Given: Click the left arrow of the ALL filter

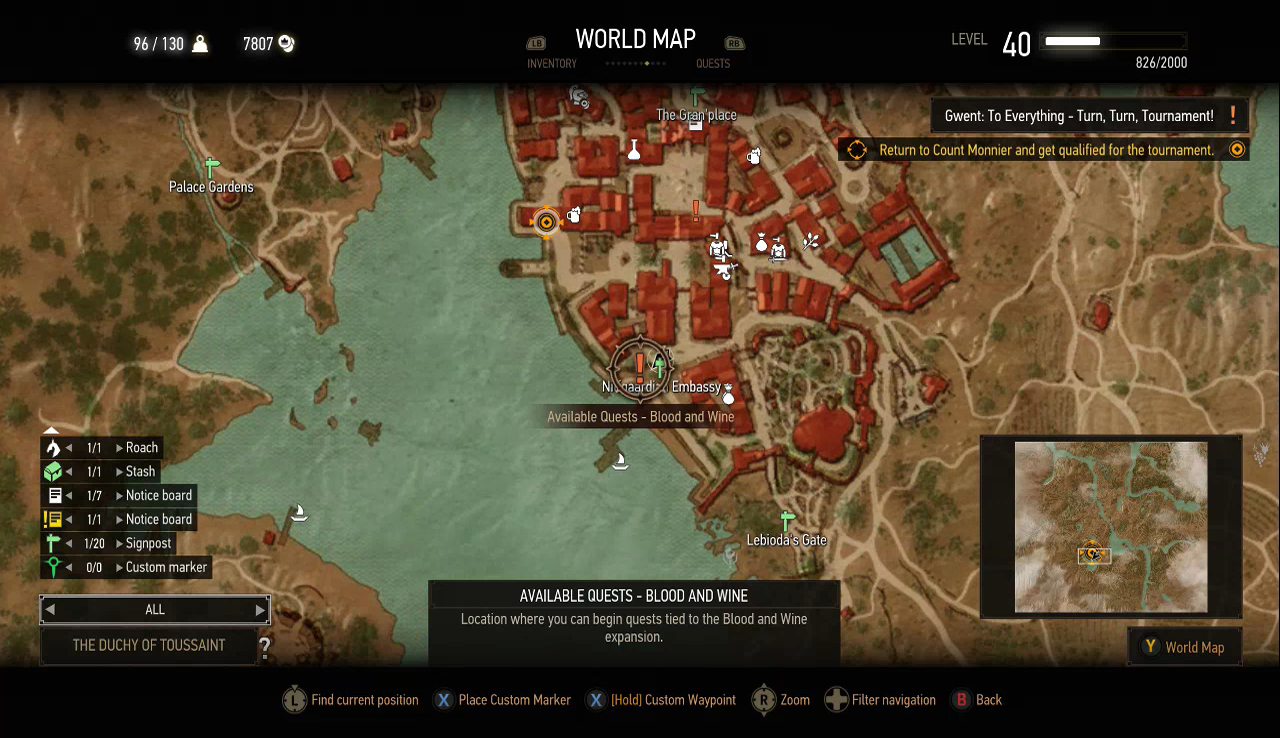Looking at the screenshot, I should pyautogui.click(x=50, y=610).
